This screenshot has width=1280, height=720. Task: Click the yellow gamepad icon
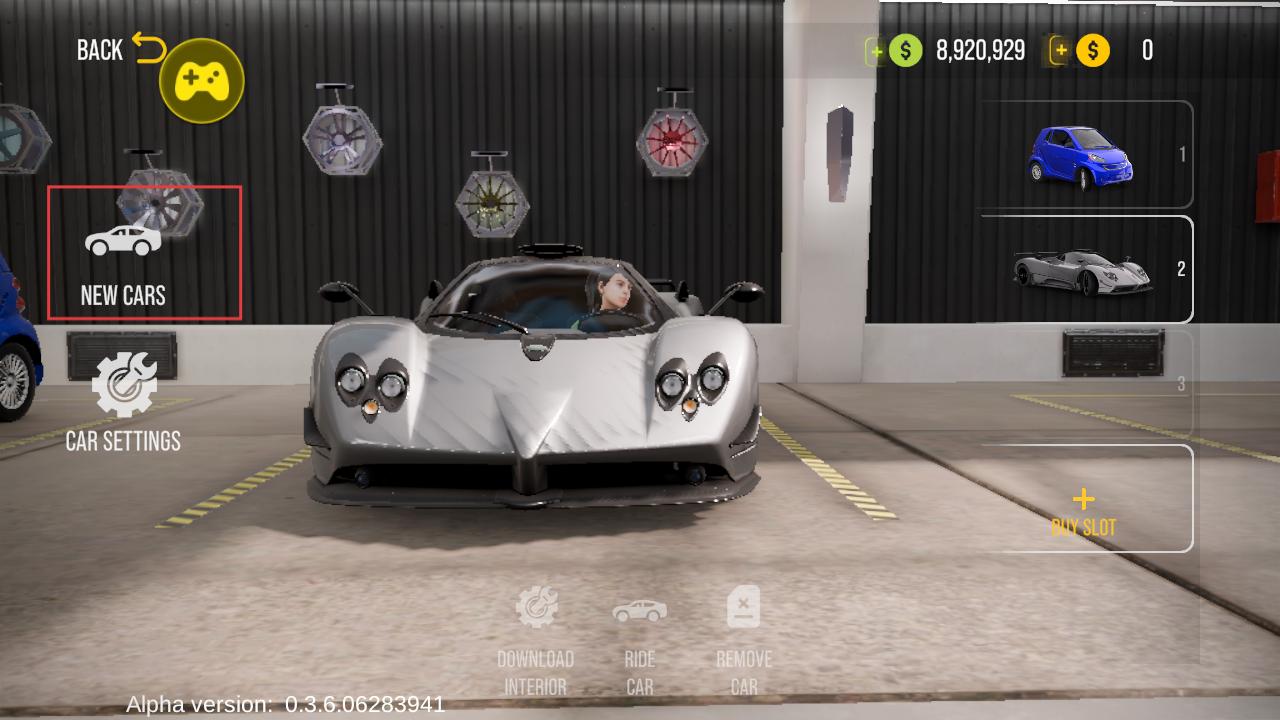[x=202, y=81]
